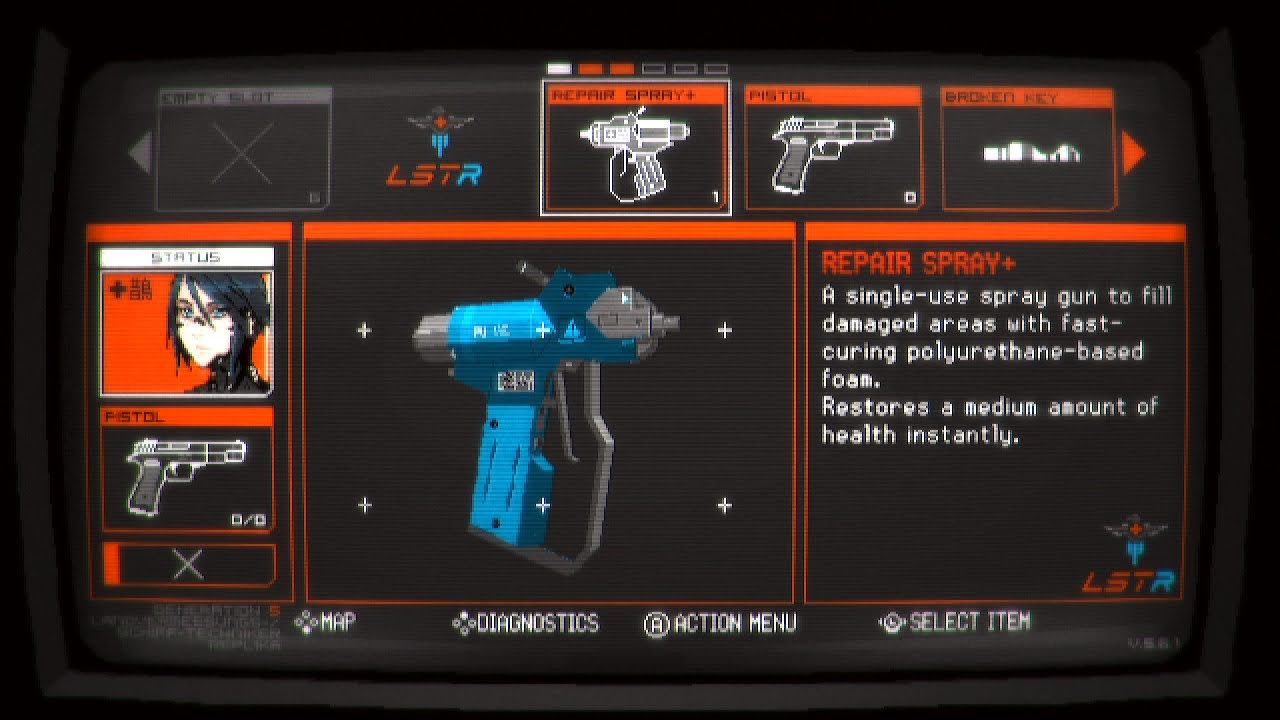
Task: Select the Repair Spray+ inventory slot
Action: (x=635, y=148)
